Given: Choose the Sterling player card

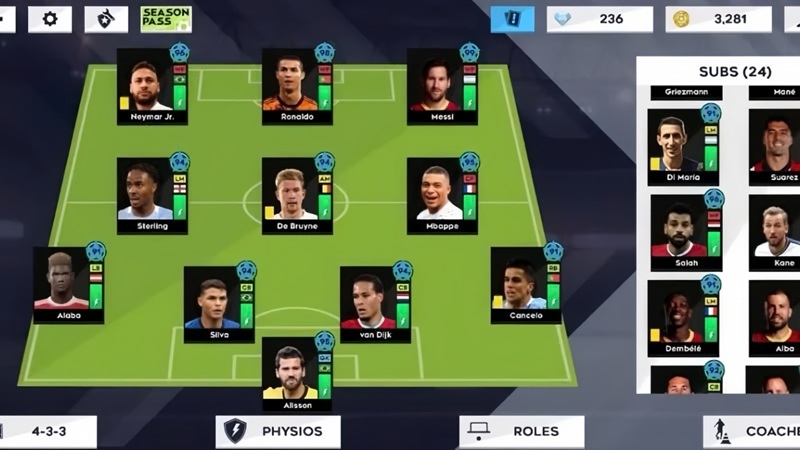Looking at the screenshot, I should pyautogui.click(x=152, y=195).
